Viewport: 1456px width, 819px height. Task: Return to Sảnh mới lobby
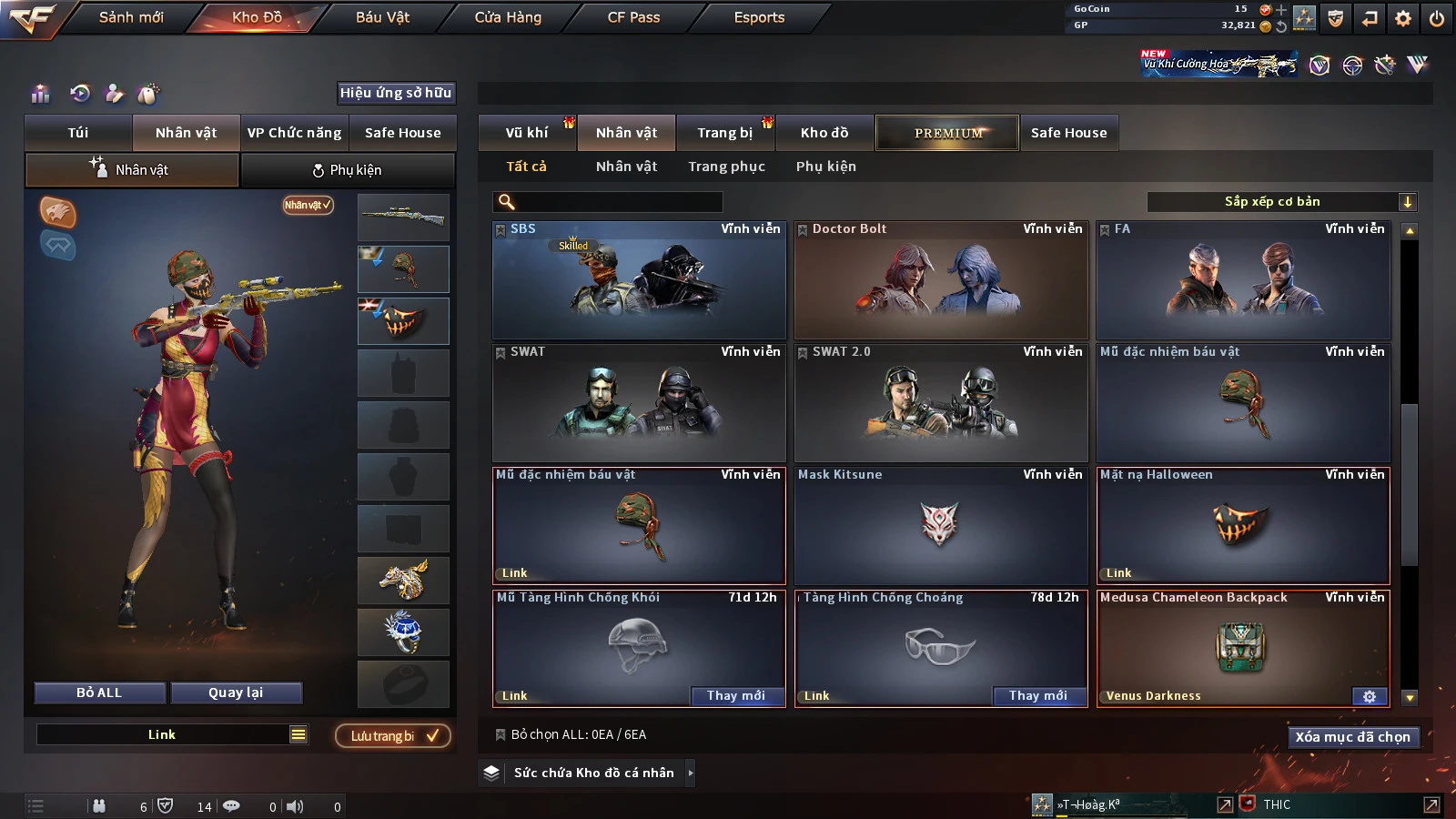click(131, 17)
